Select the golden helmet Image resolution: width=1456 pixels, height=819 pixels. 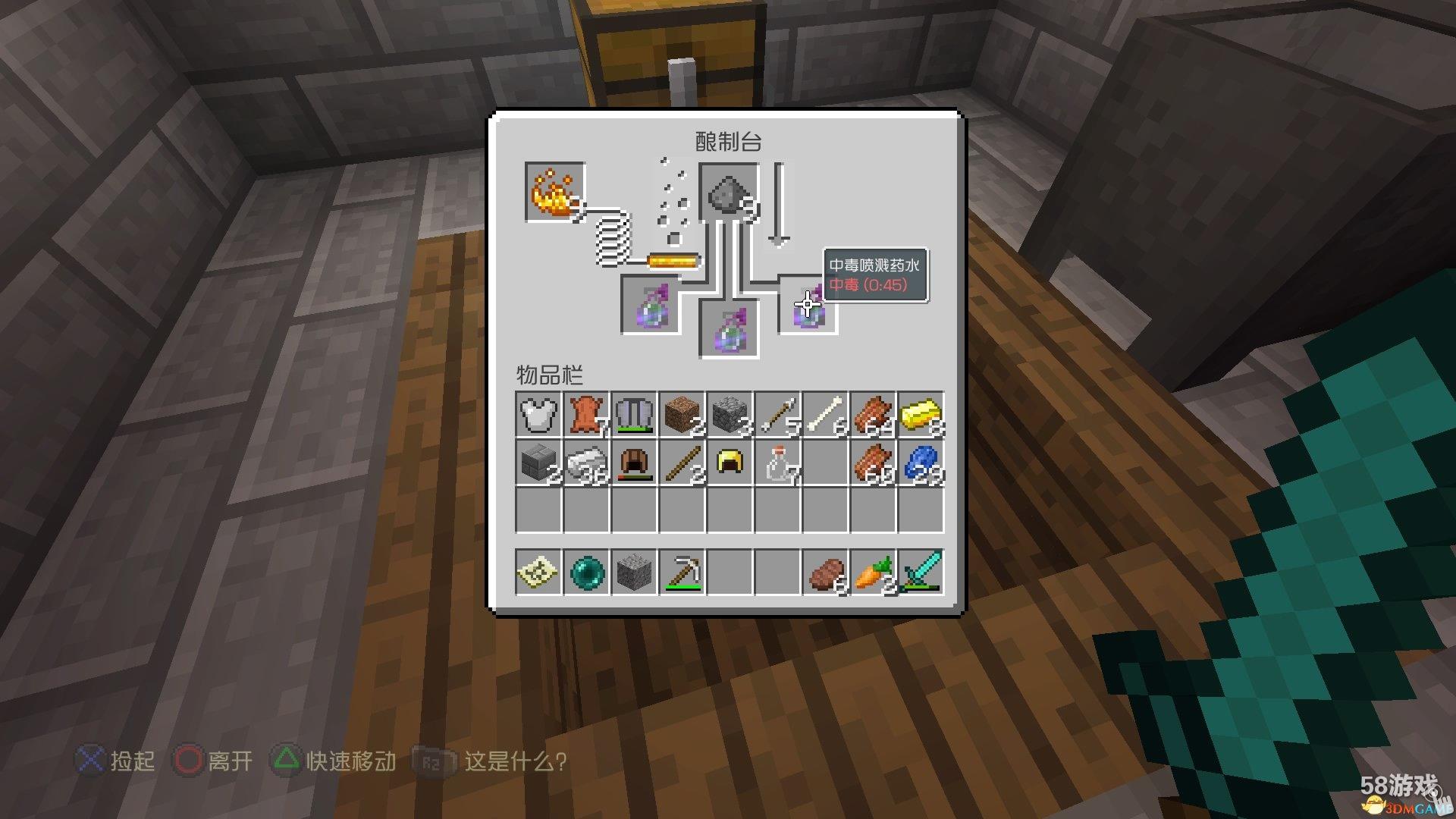tap(730, 463)
